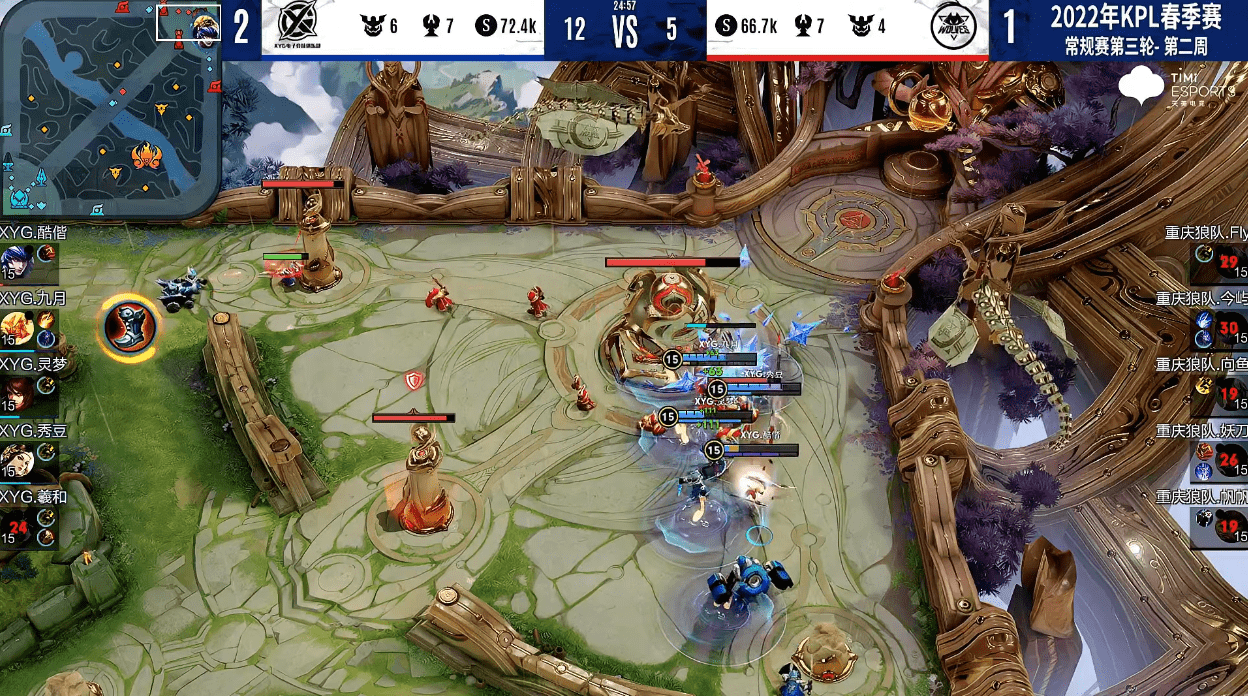Select 重庆狼队.今屿 player portrait

(x=1229, y=329)
